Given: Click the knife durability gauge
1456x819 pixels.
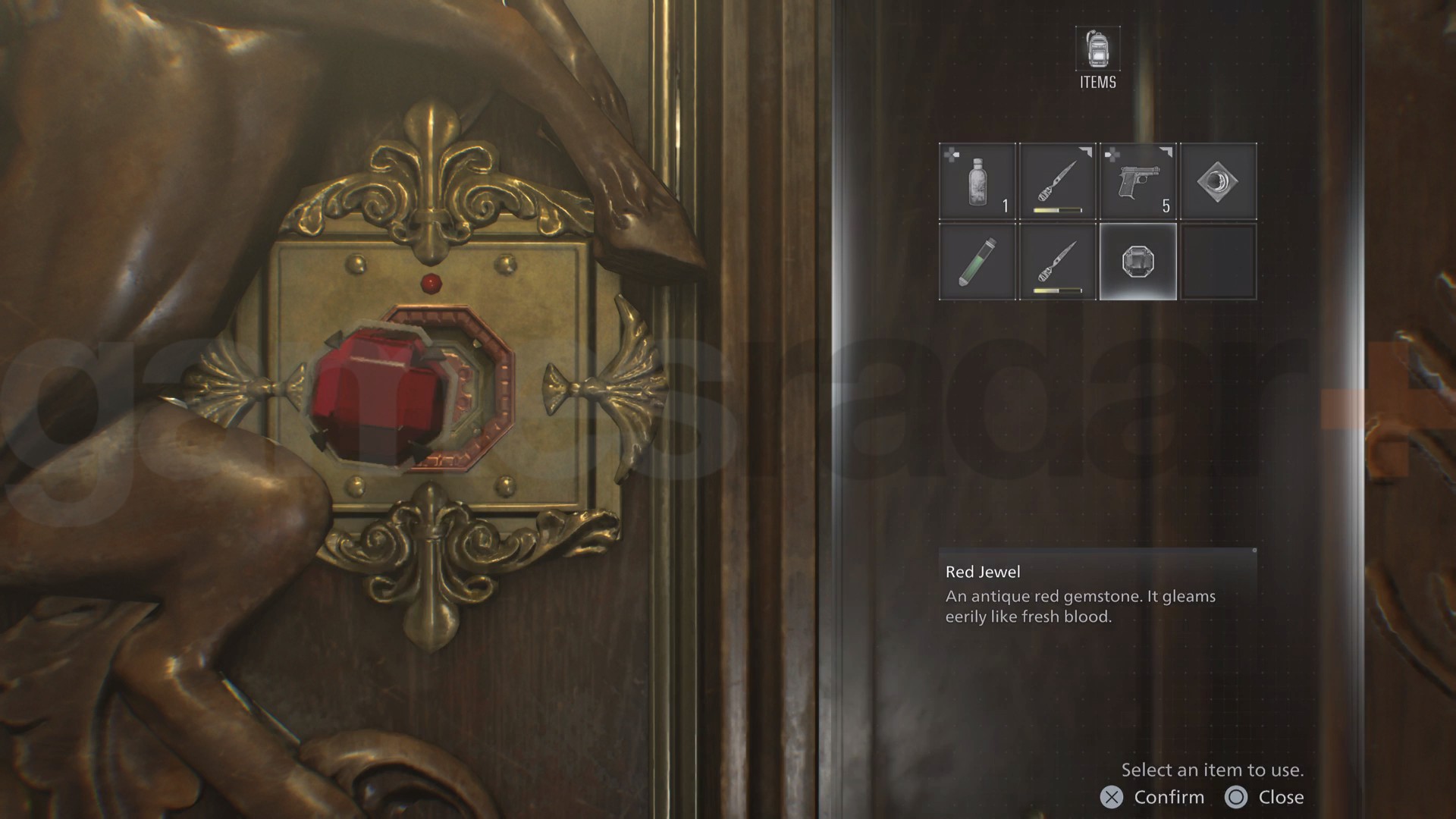Looking at the screenshot, I should pyautogui.click(x=1057, y=208).
